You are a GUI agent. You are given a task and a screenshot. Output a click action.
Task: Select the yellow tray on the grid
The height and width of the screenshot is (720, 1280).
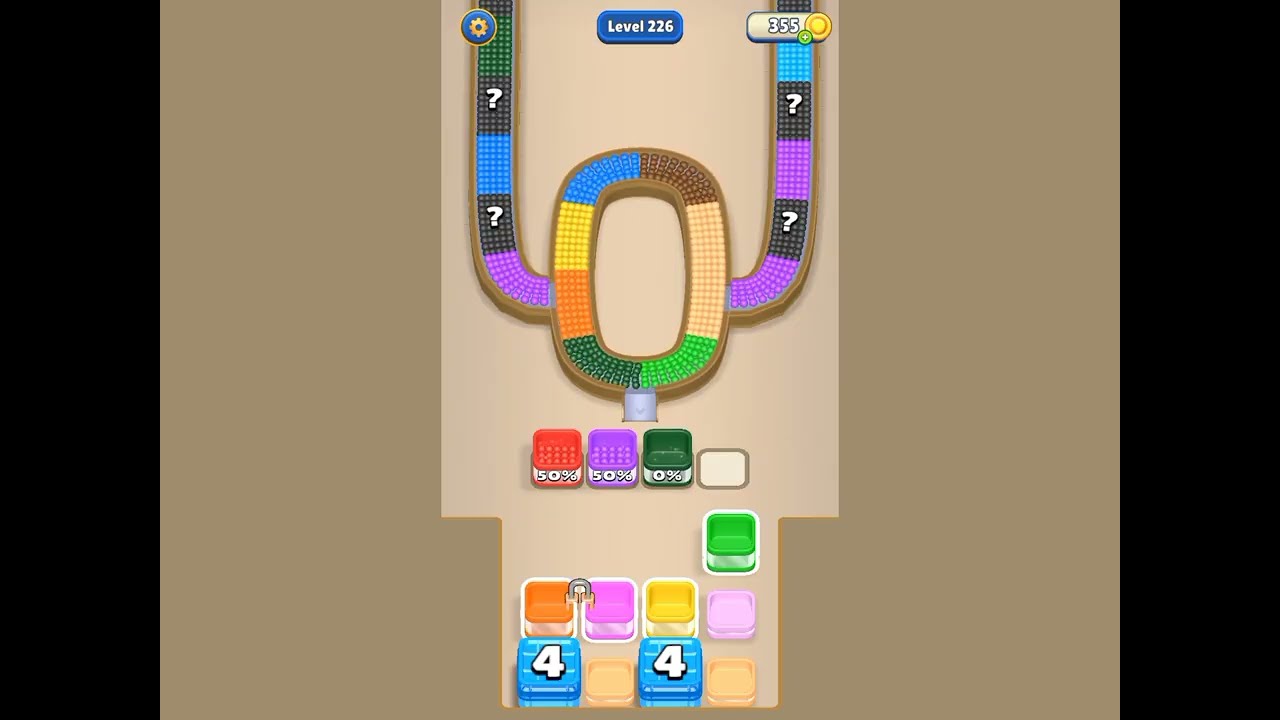[x=670, y=607]
